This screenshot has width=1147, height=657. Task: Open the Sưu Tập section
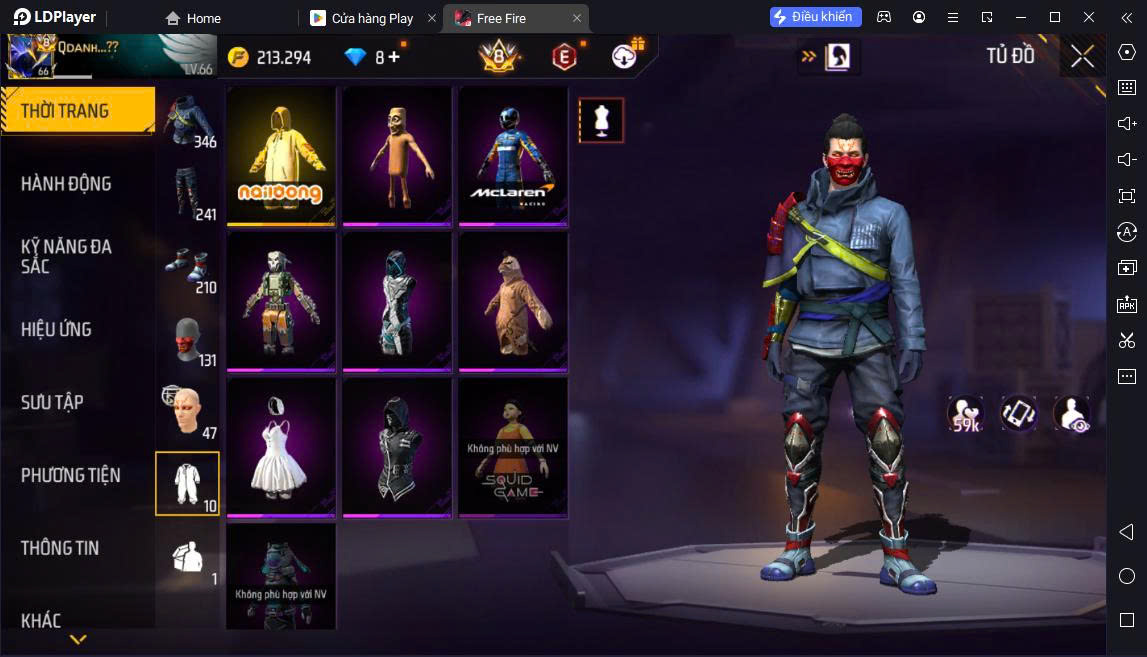pos(52,402)
